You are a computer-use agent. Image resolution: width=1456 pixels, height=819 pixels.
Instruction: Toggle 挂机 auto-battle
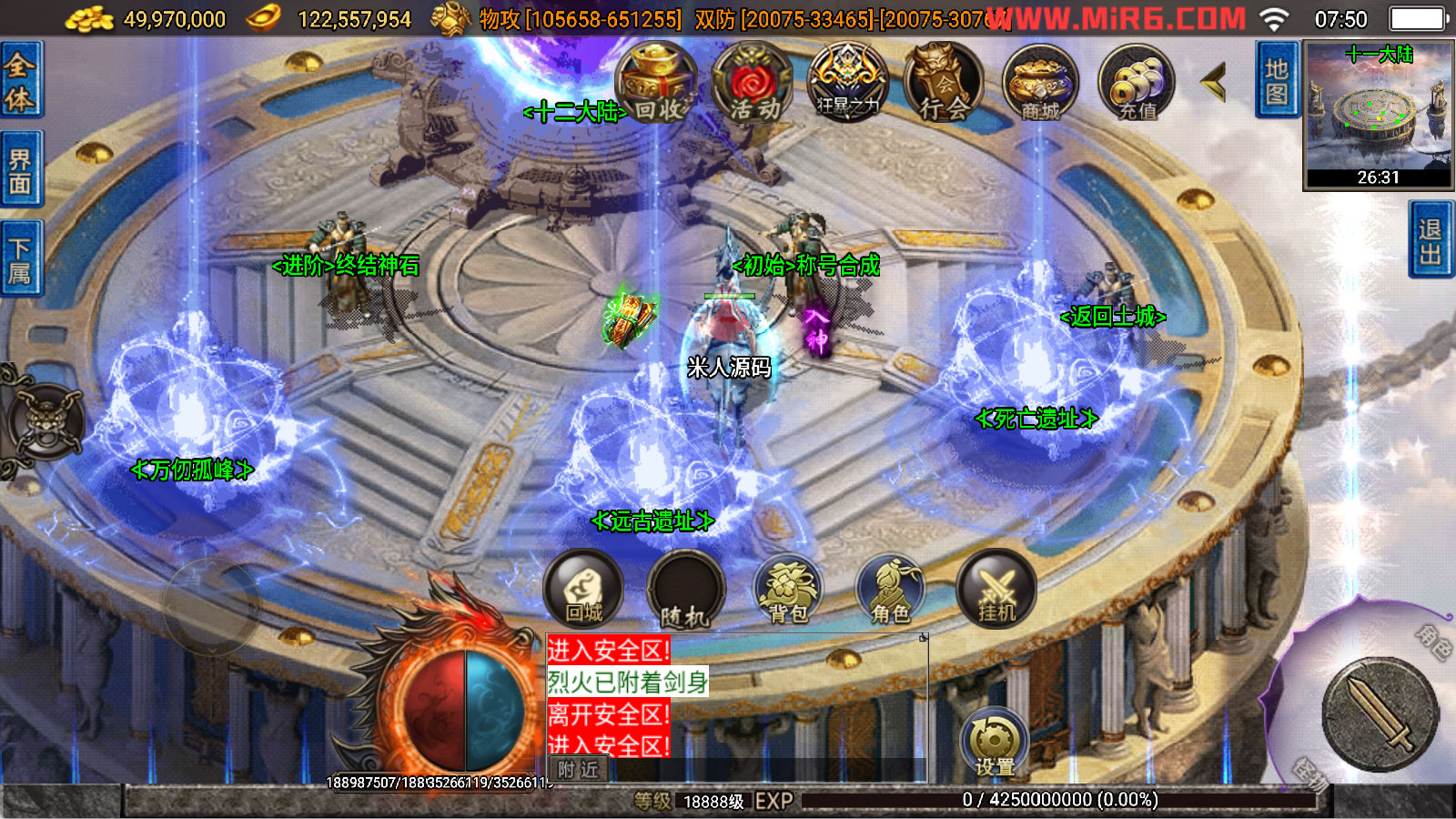pos(996,590)
